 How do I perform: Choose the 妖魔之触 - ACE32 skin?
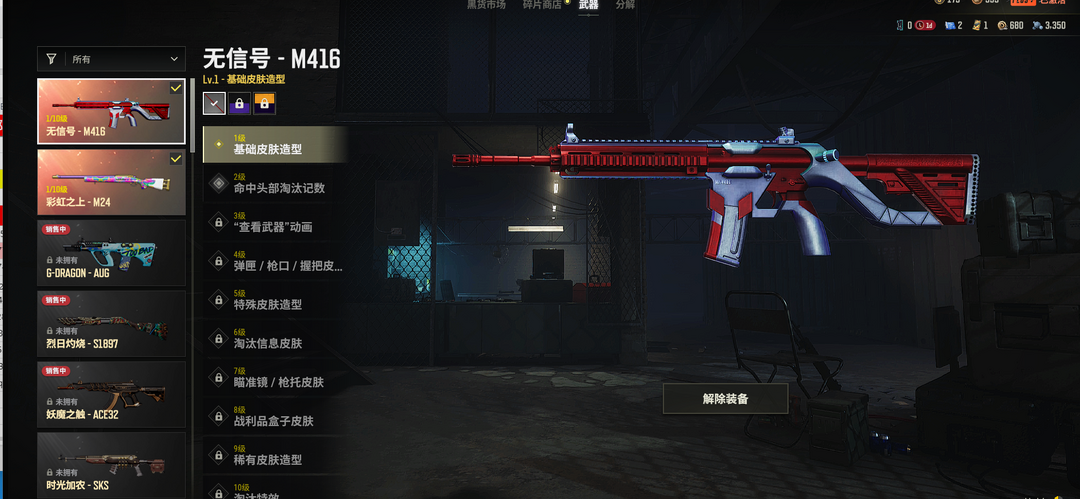(111, 395)
